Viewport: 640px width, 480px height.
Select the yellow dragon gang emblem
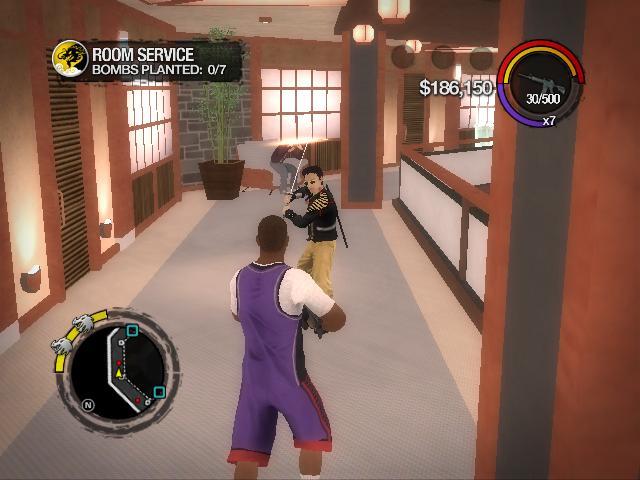coord(68,55)
